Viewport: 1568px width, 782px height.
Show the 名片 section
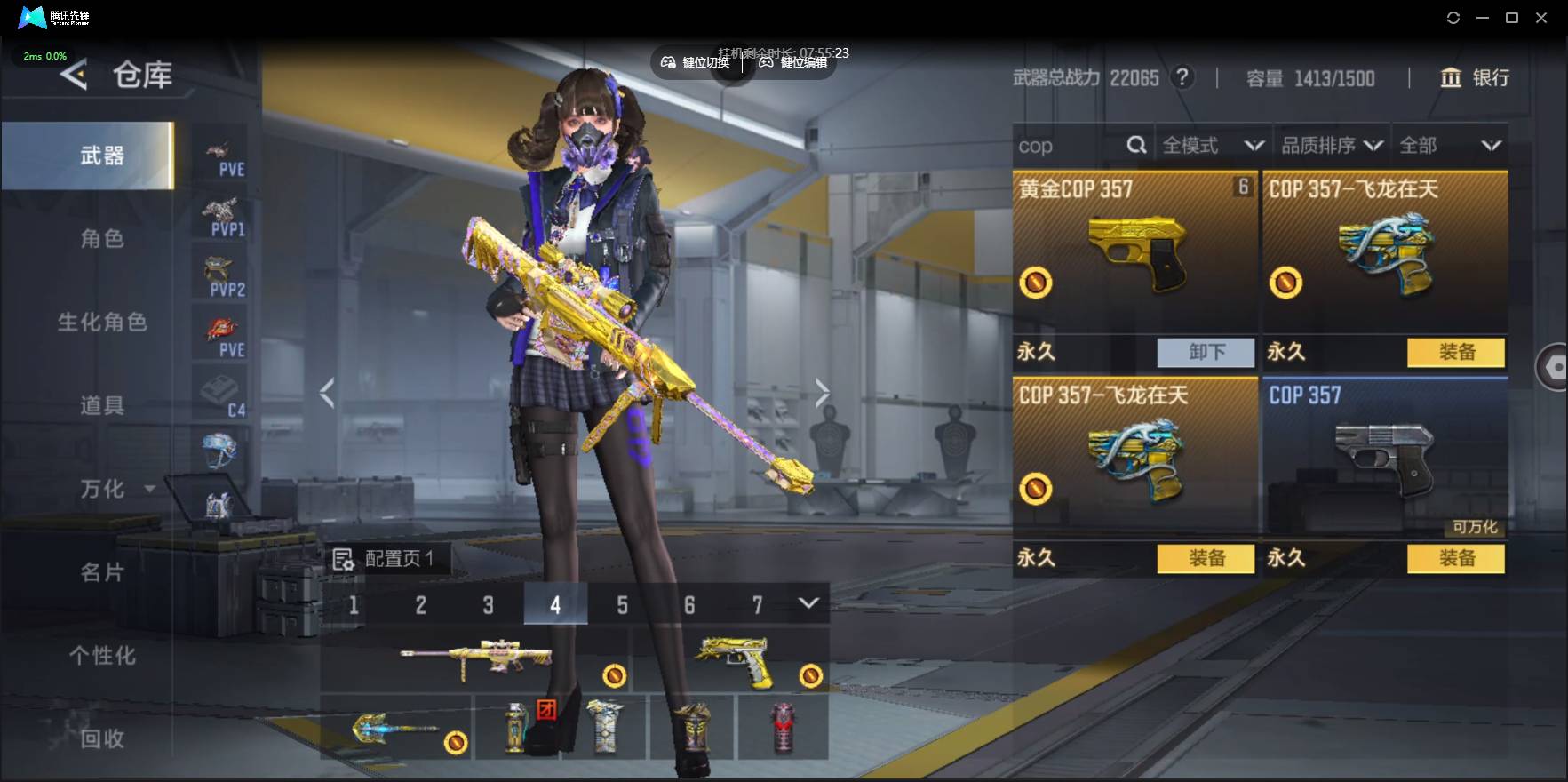[x=101, y=572]
